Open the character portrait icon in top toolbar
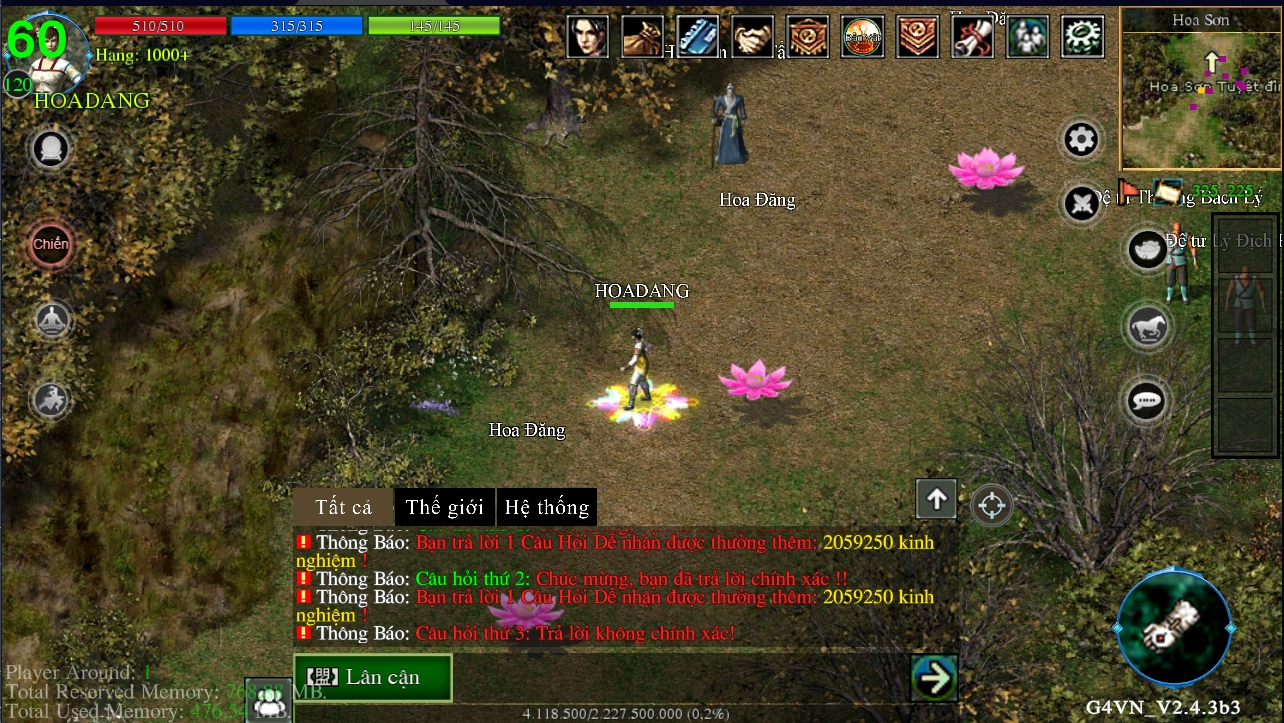 pyautogui.click(x=588, y=37)
